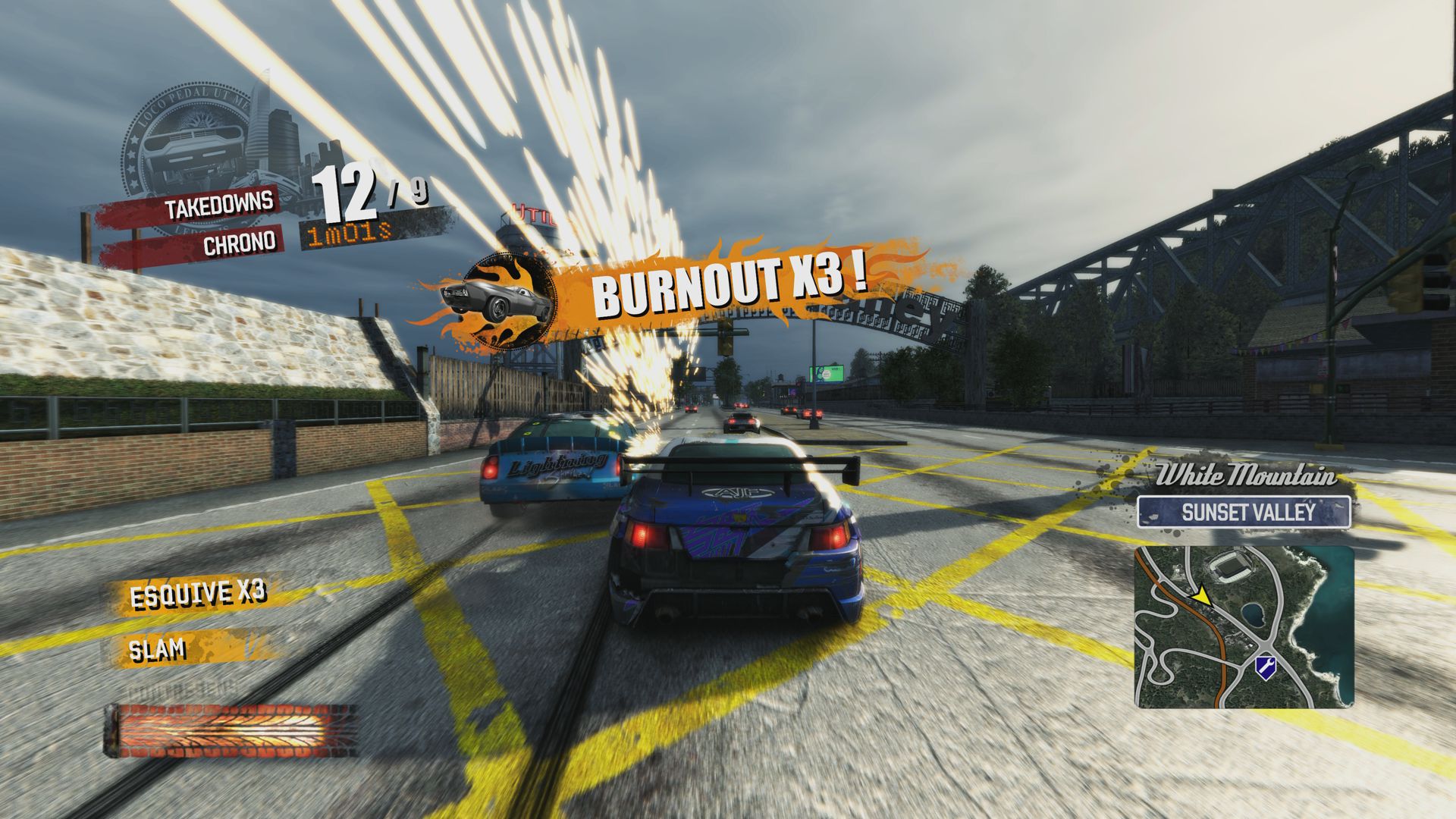The width and height of the screenshot is (1456, 819).
Task: Select the Sunset Valley district label
Action: point(1244,512)
